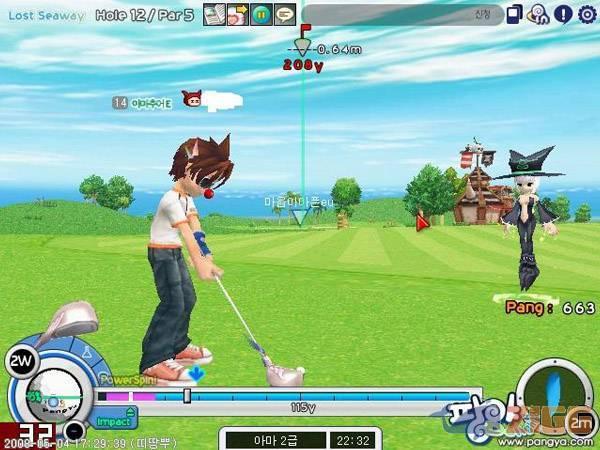600x450 pixels.
Task: Select the 2W club indicator
Action: pos(18,359)
